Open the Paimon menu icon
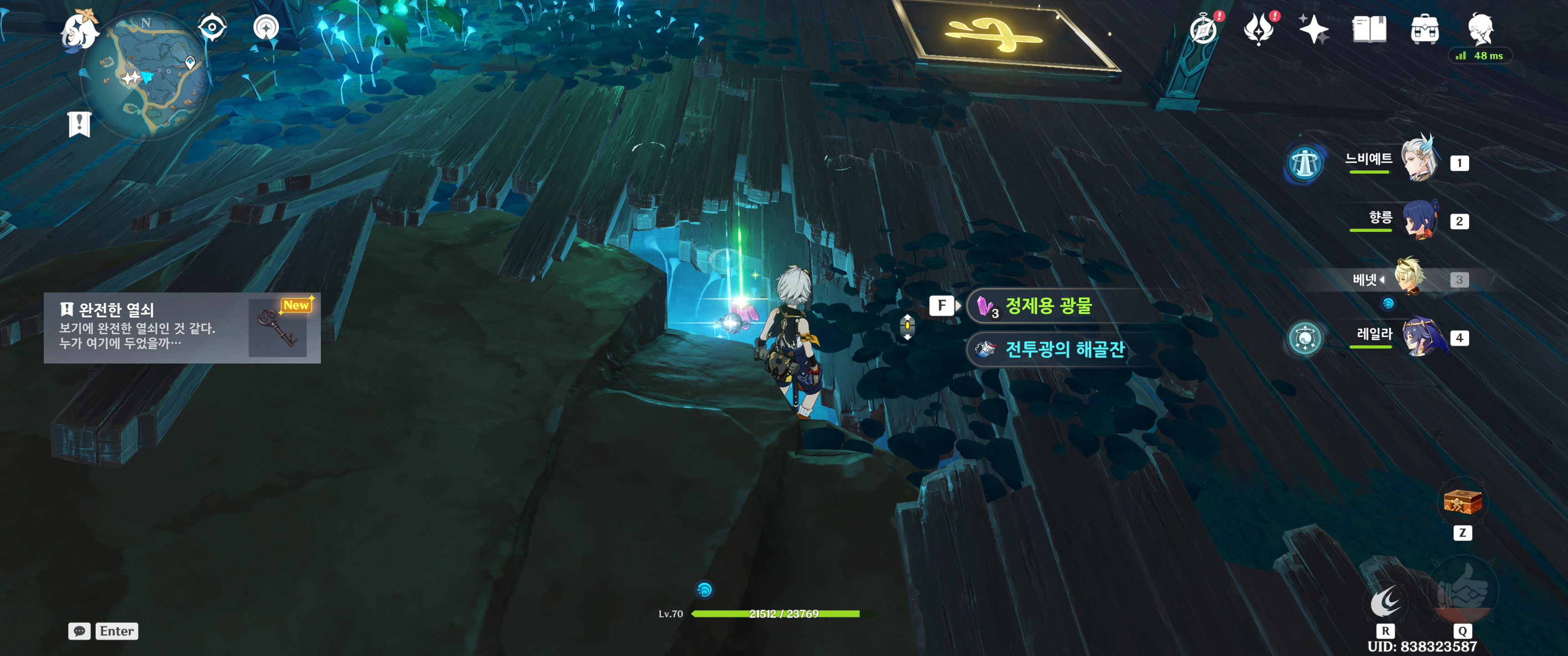This screenshot has height=656, width=1568. pyautogui.click(x=80, y=30)
